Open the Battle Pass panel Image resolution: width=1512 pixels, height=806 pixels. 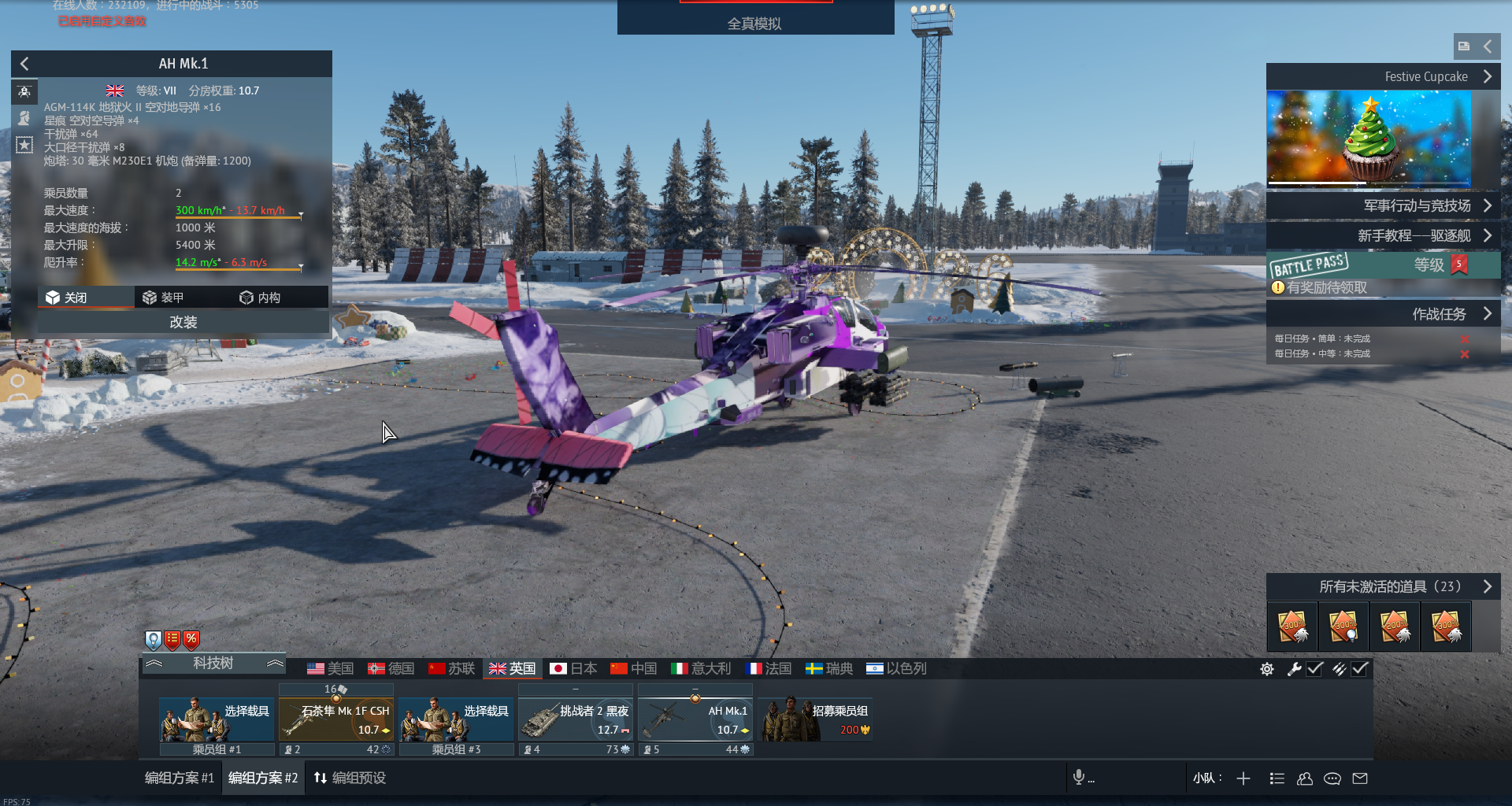tap(1382, 265)
